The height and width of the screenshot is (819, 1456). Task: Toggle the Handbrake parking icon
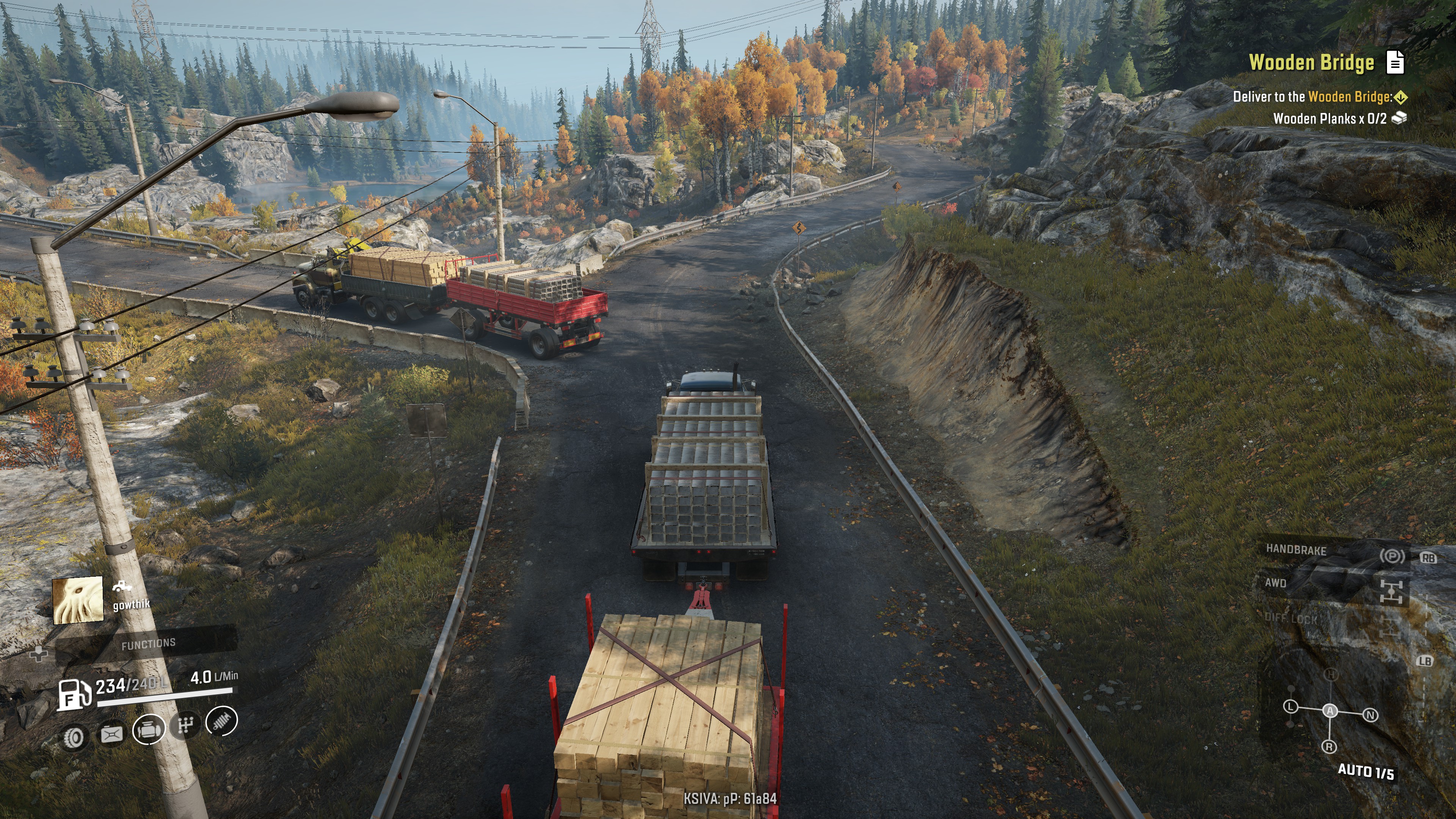click(1392, 556)
